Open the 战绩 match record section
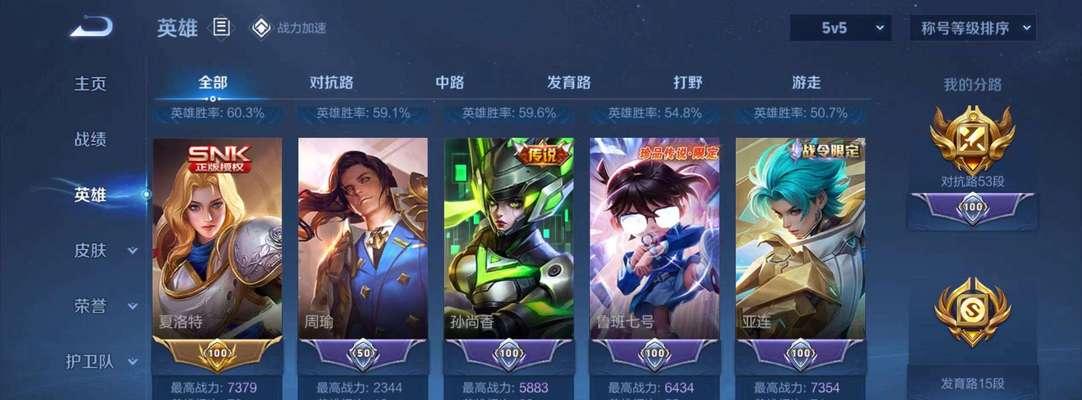 coord(90,139)
